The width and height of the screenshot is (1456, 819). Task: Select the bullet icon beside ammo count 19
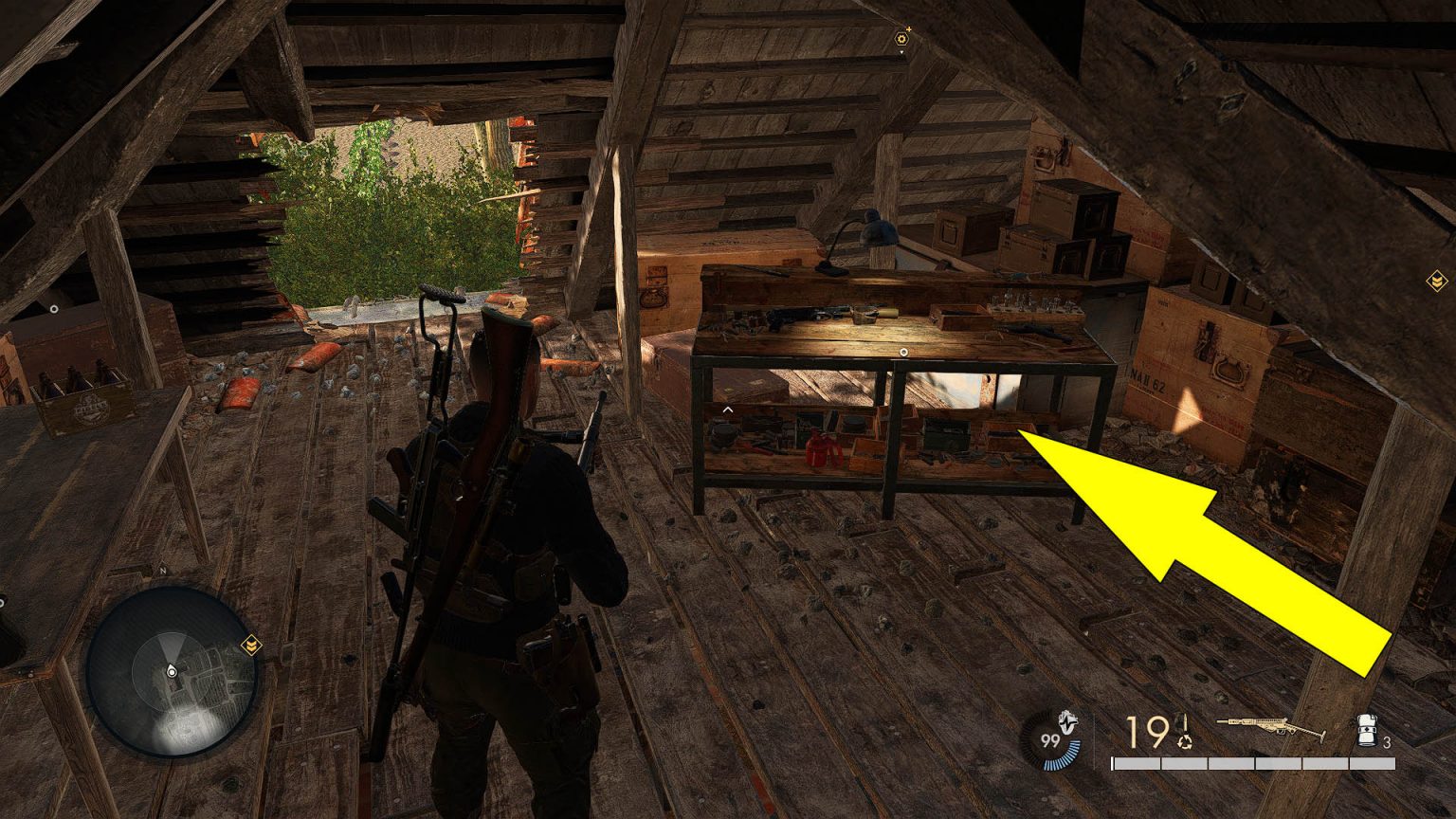click(1184, 723)
